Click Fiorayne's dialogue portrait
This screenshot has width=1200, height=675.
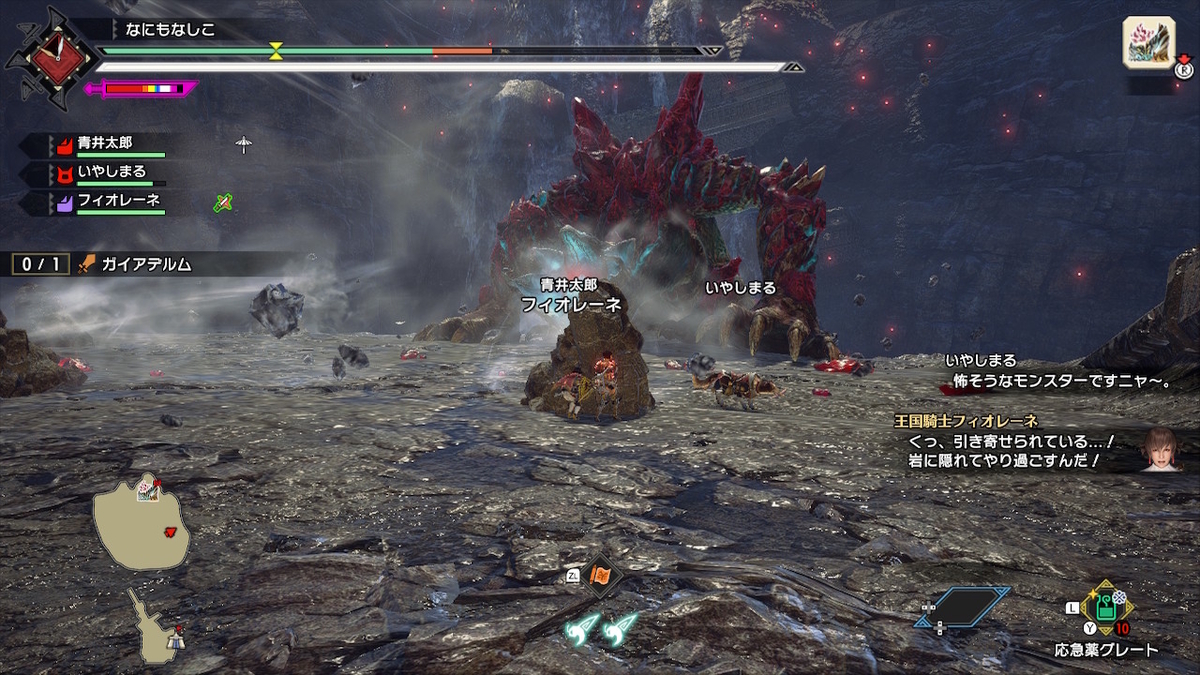(x=1162, y=449)
